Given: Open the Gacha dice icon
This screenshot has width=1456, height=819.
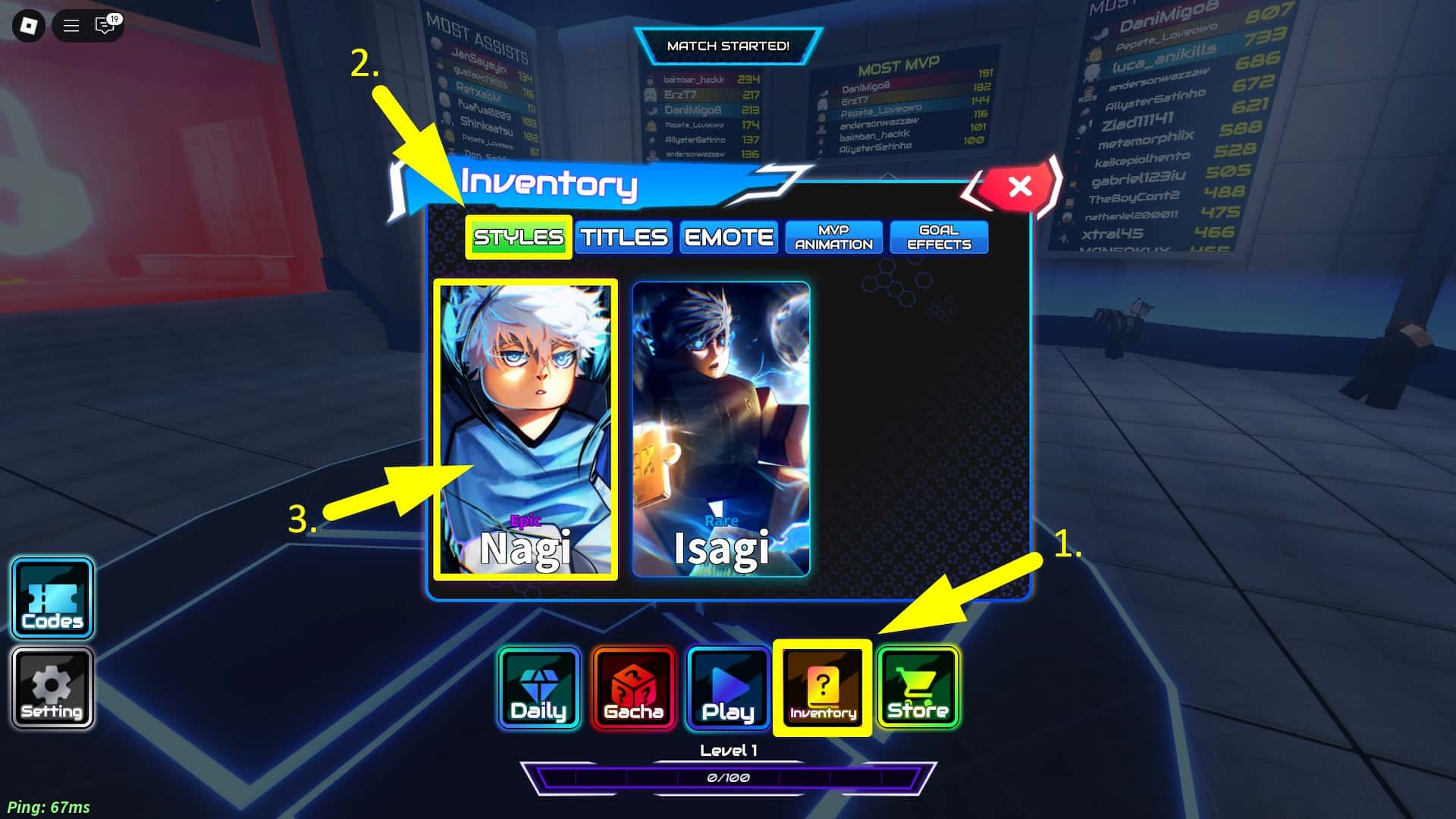Looking at the screenshot, I should click(633, 686).
